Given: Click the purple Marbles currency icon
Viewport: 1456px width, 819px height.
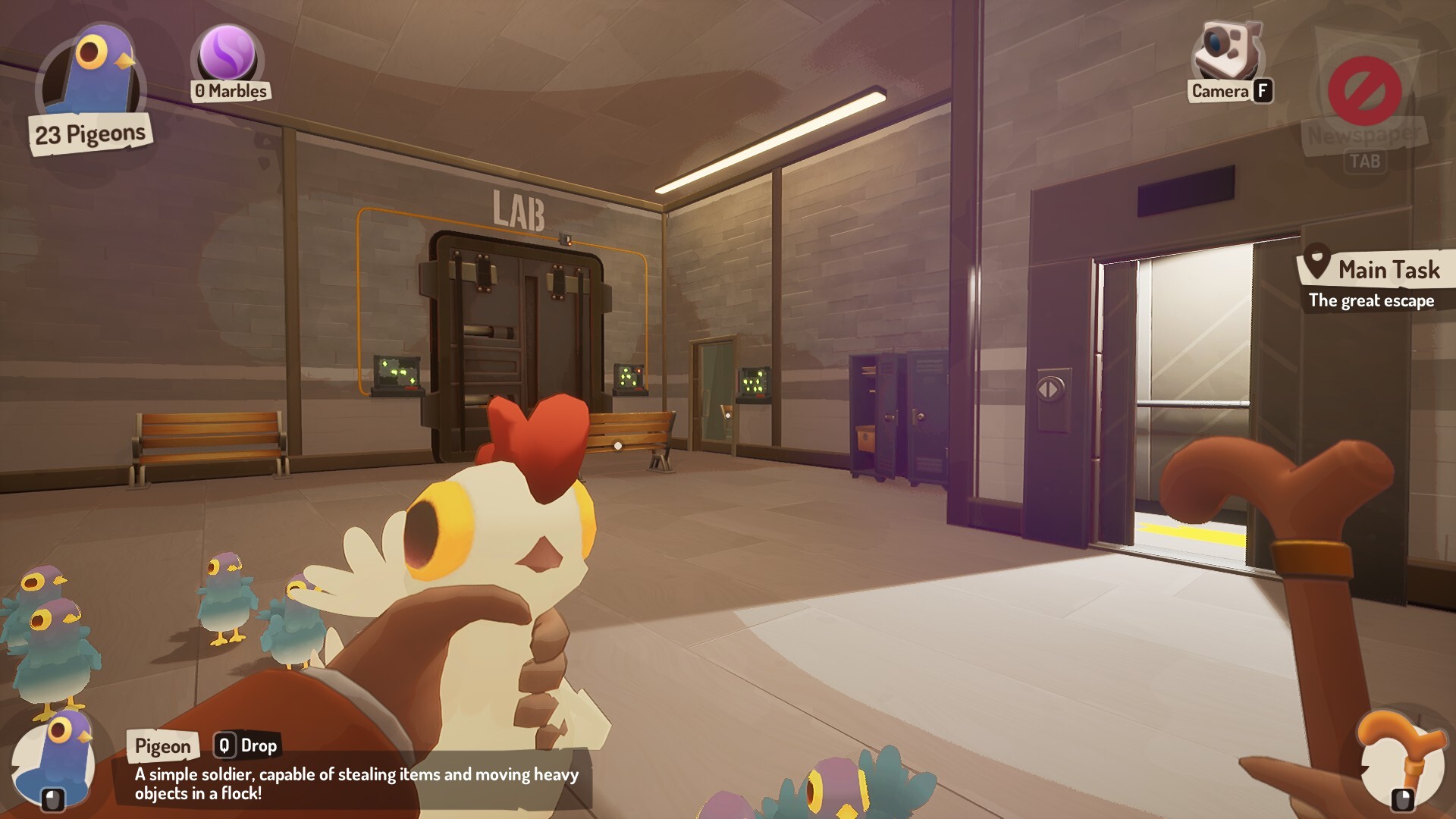Looking at the screenshot, I should (x=227, y=55).
